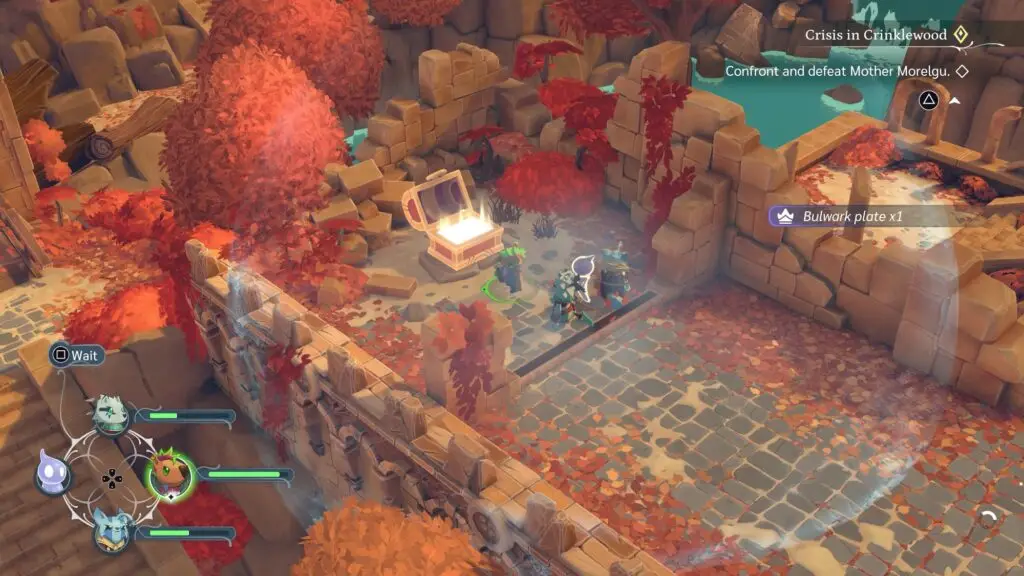This screenshot has height=576, width=1024.
Task: Select the white wolf party member portrait
Action: pyautogui.click(x=112, y=415)
